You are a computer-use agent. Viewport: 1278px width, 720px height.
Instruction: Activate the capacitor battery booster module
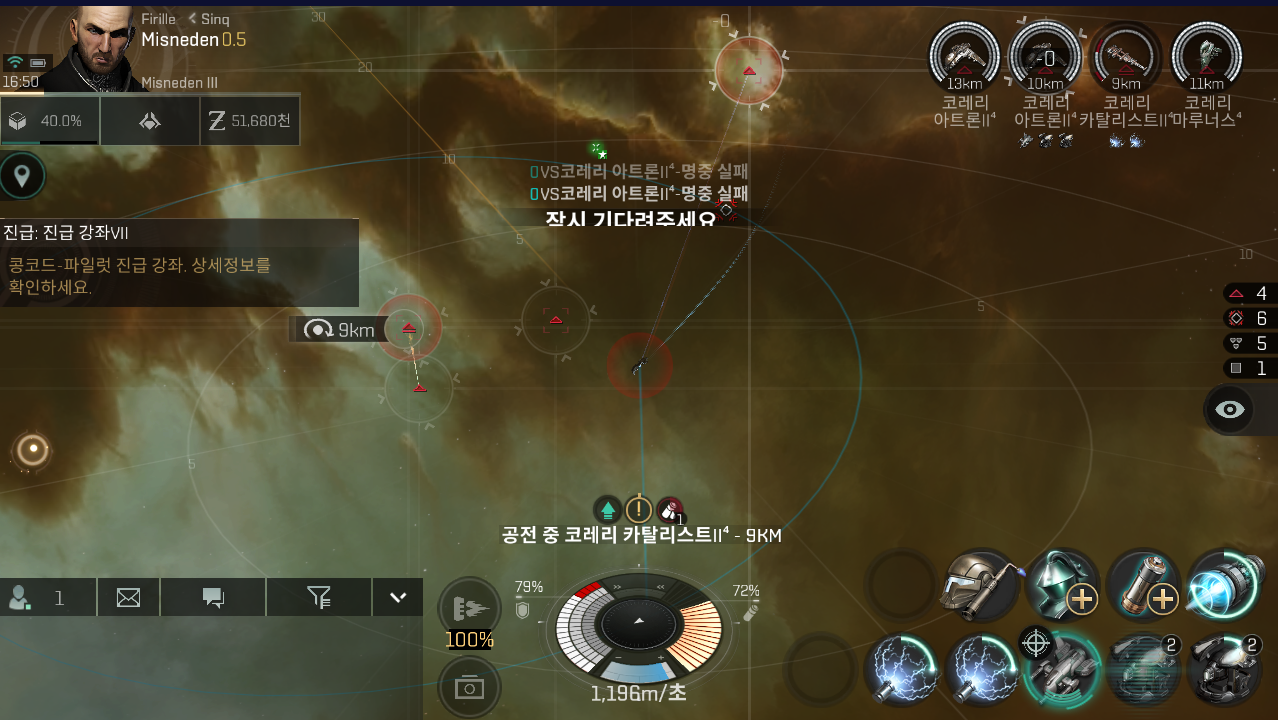[1143, 587]
